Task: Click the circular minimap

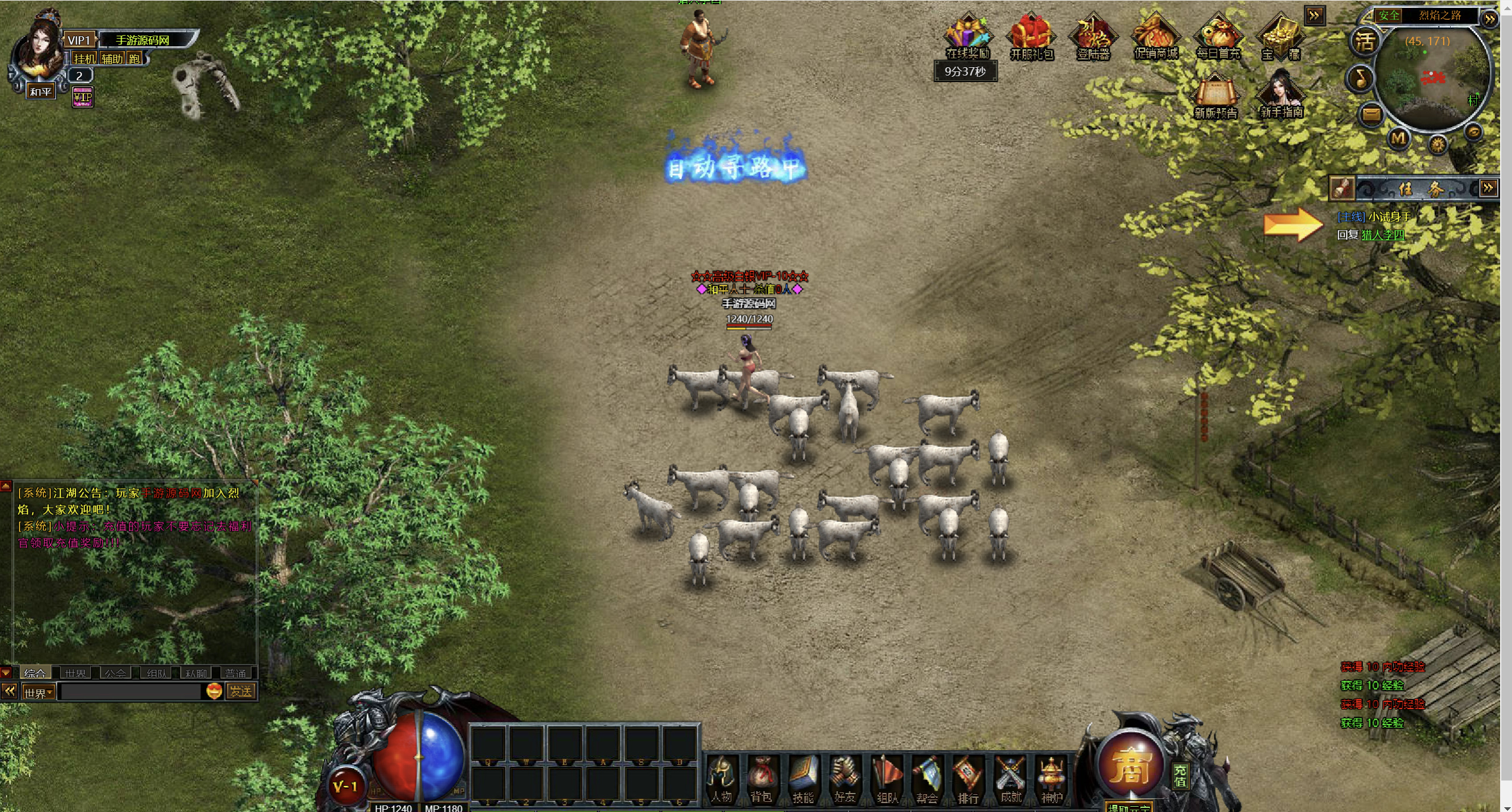Action: point(1432,77)
